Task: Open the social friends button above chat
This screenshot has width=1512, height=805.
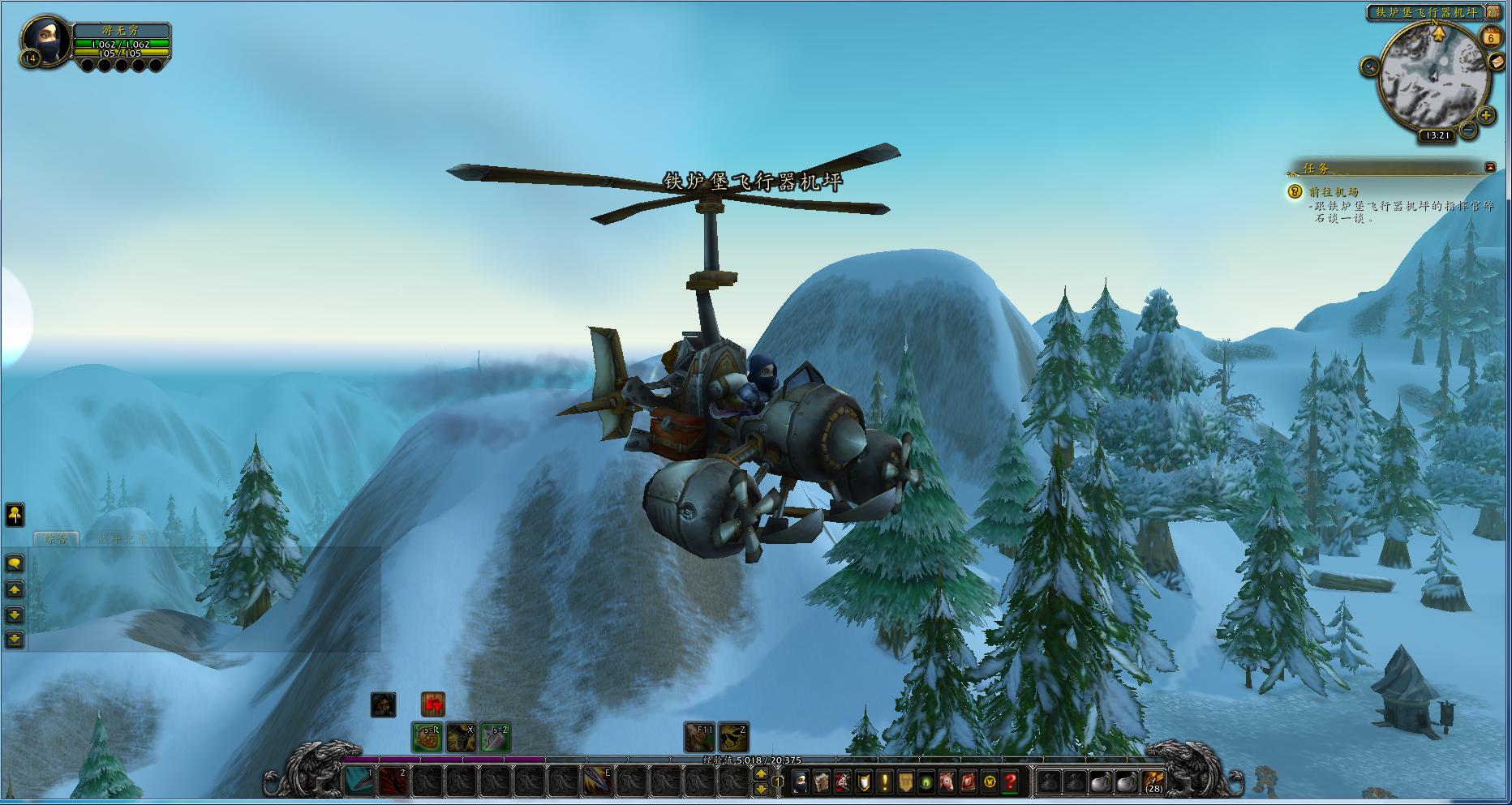Action: 15,514
